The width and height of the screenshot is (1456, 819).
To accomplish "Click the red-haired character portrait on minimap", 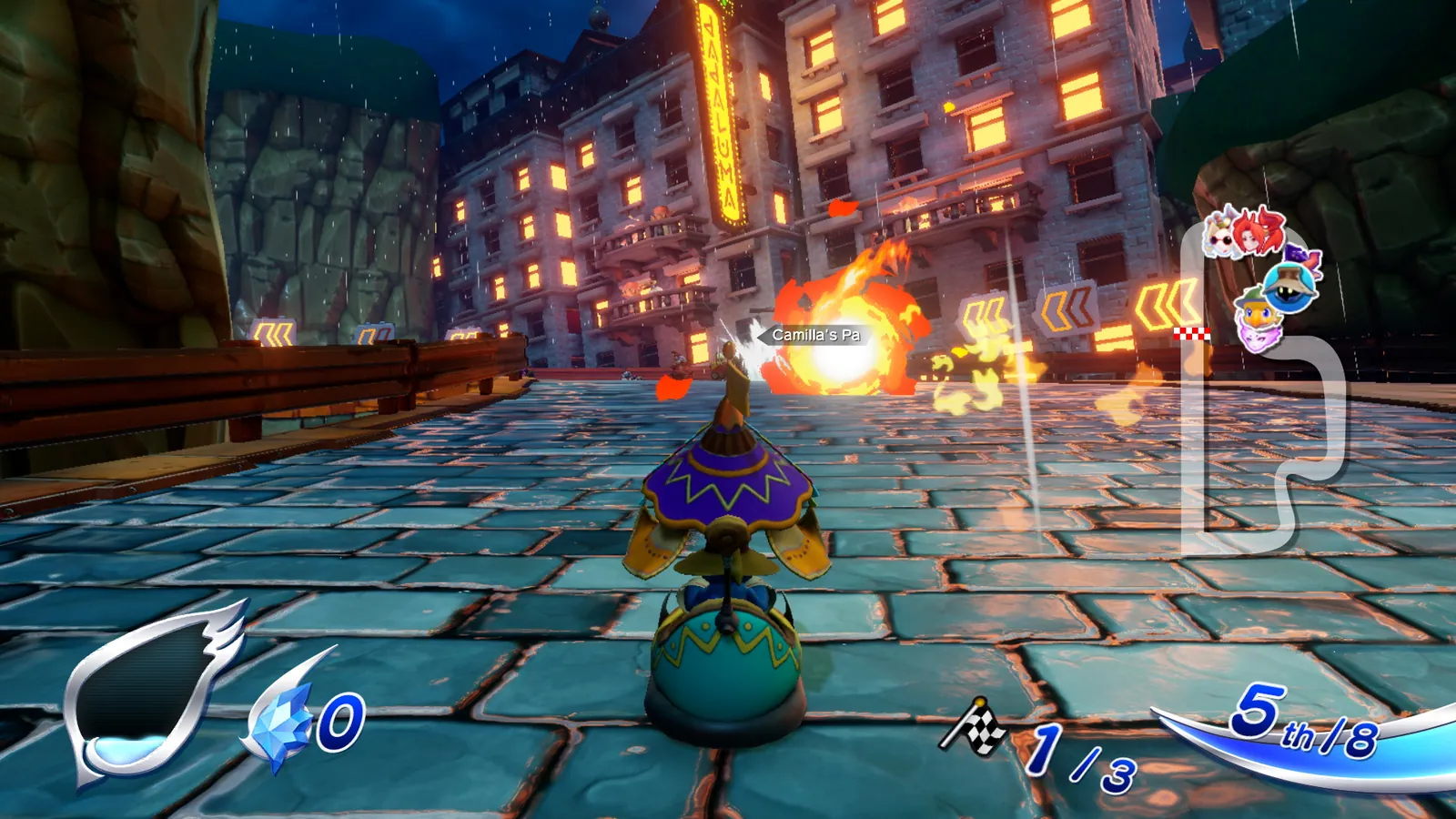I will (x=1250, y=237).
